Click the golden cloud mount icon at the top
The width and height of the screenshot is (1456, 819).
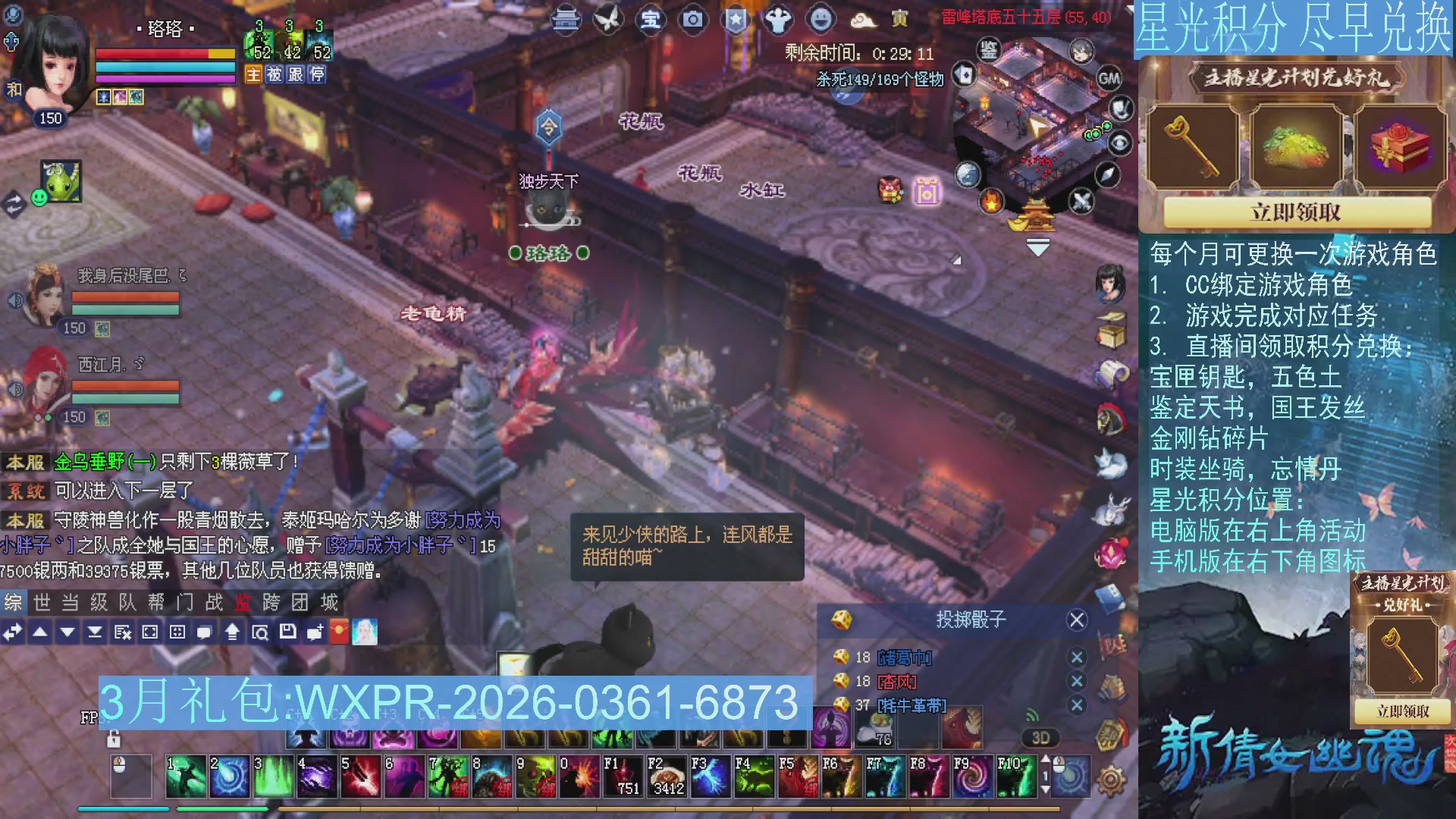(x=864, y=21)
